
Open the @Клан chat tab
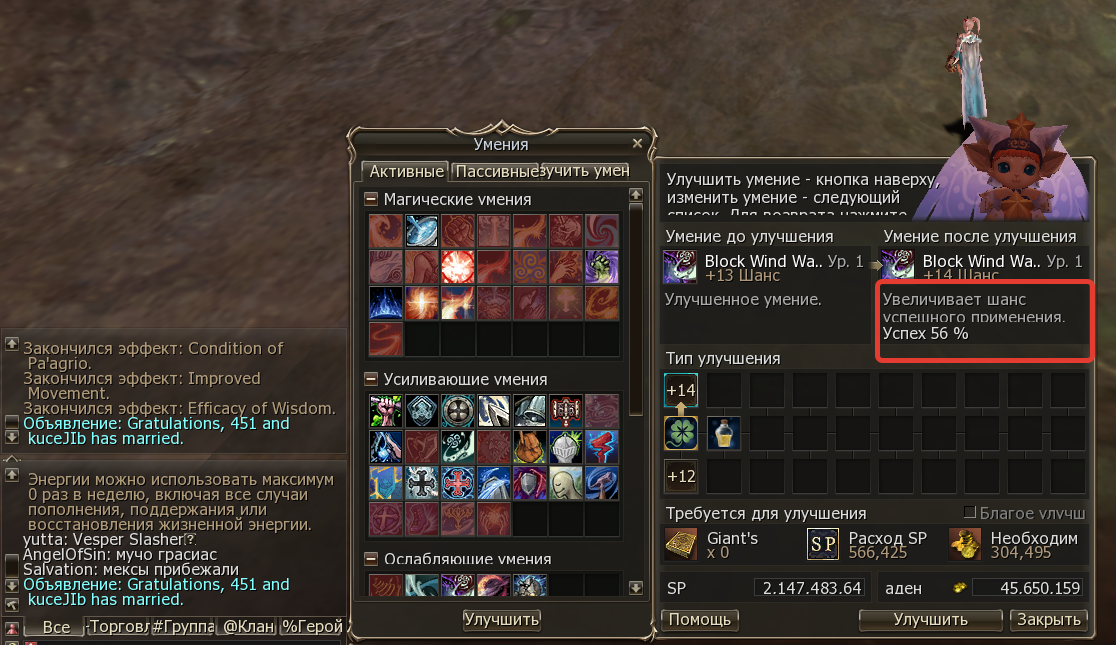tap(246, 628)
